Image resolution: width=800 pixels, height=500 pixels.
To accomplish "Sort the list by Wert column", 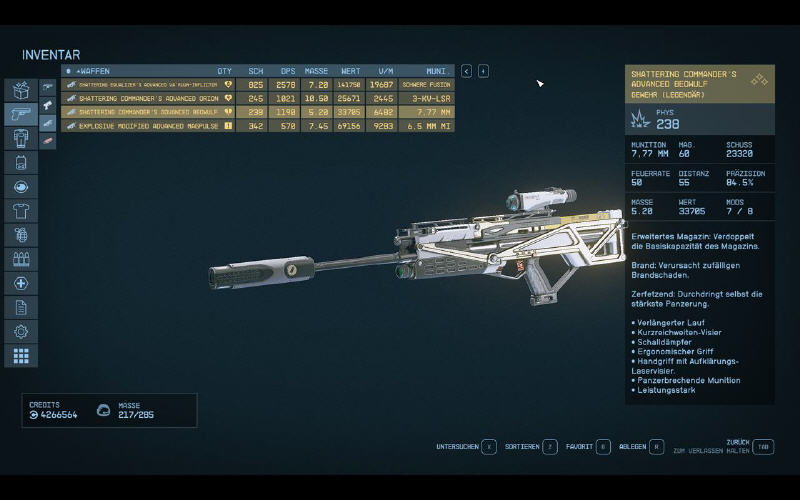I will coord(349,71).
